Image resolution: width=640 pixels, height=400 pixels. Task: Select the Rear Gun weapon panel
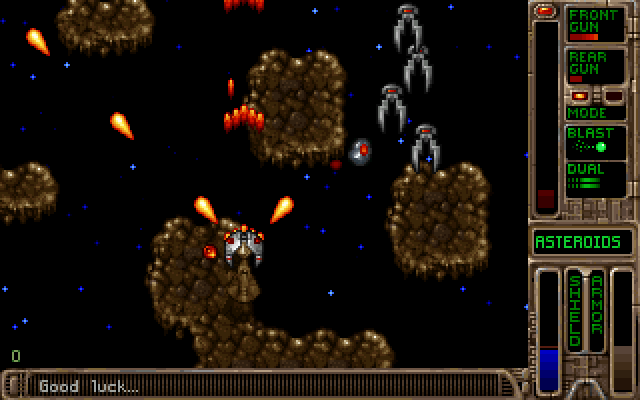pos(595,66)
